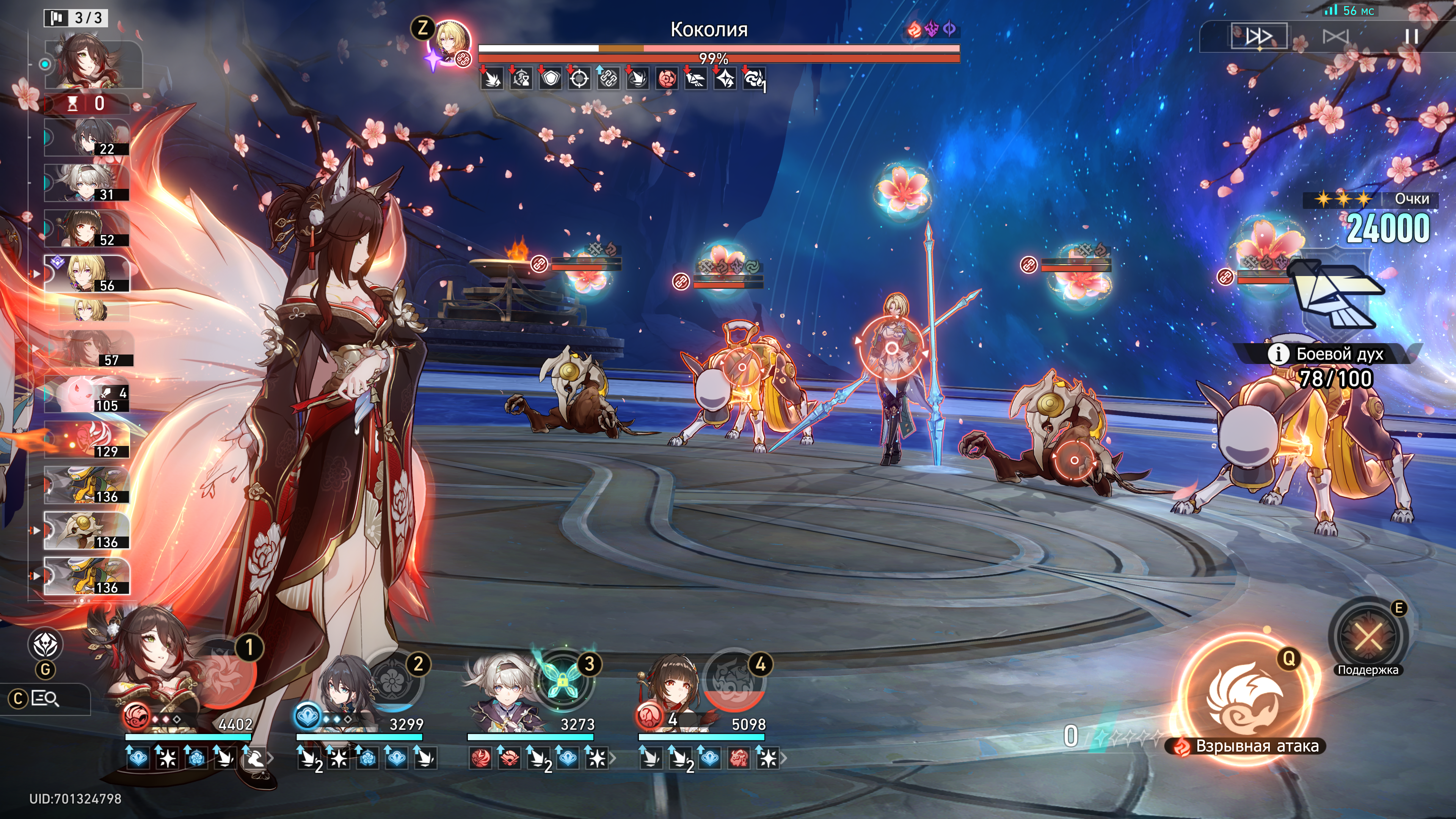1456x819 pixels.
Task: Toggle the double-speed fast-forward button
Action: (1259, 37)
